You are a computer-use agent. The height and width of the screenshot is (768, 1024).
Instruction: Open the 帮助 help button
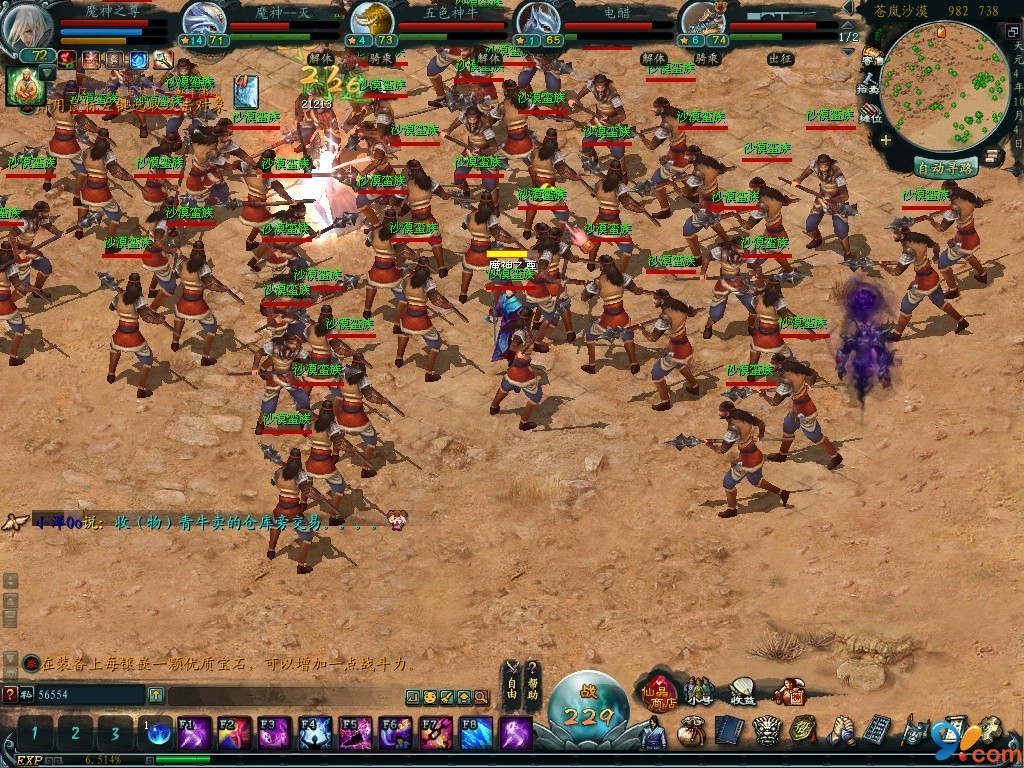pyautogui.click(x=533, y=680)
